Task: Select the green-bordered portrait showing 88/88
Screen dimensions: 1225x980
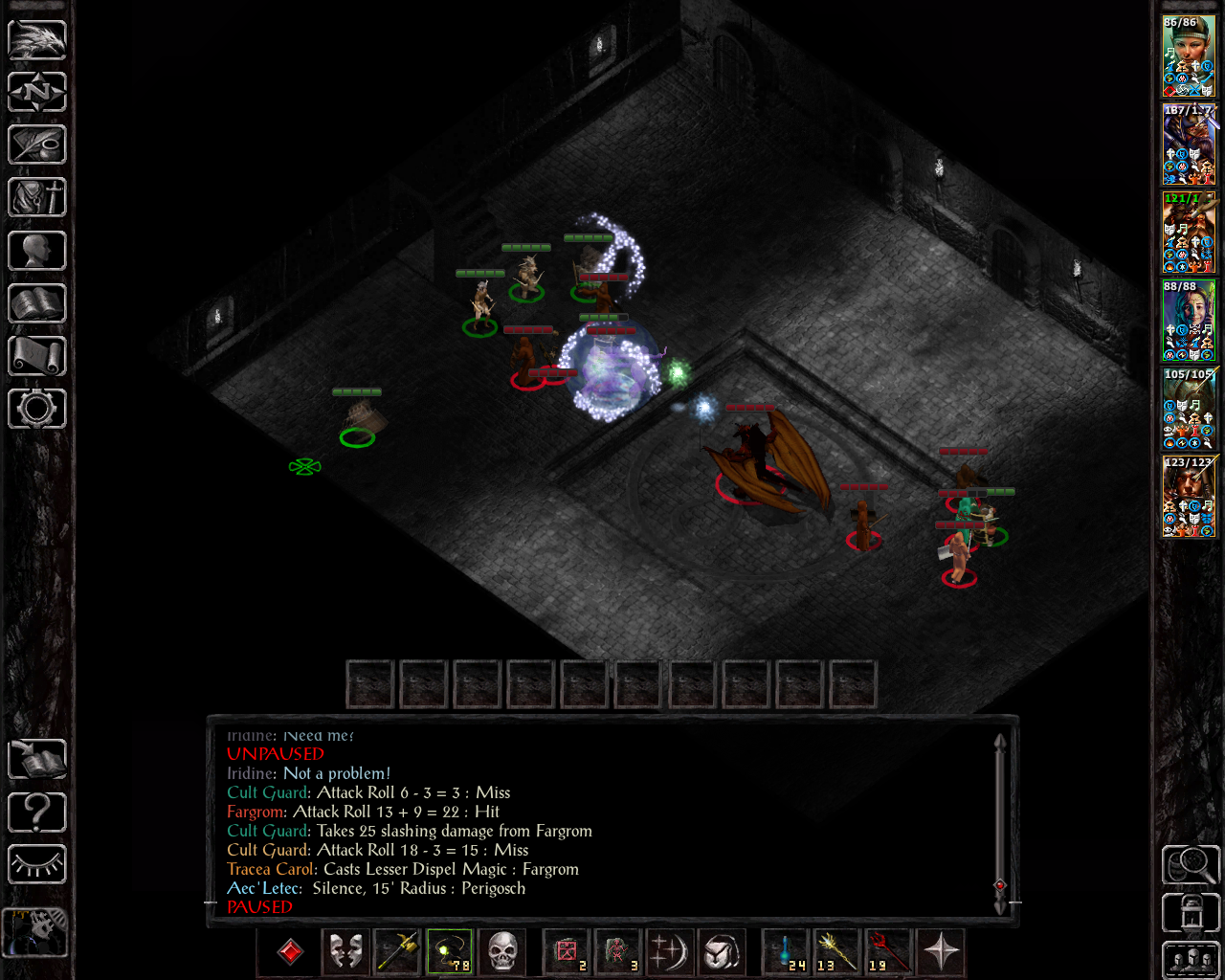Action: pyautogui.click(x=1188, y=321)
